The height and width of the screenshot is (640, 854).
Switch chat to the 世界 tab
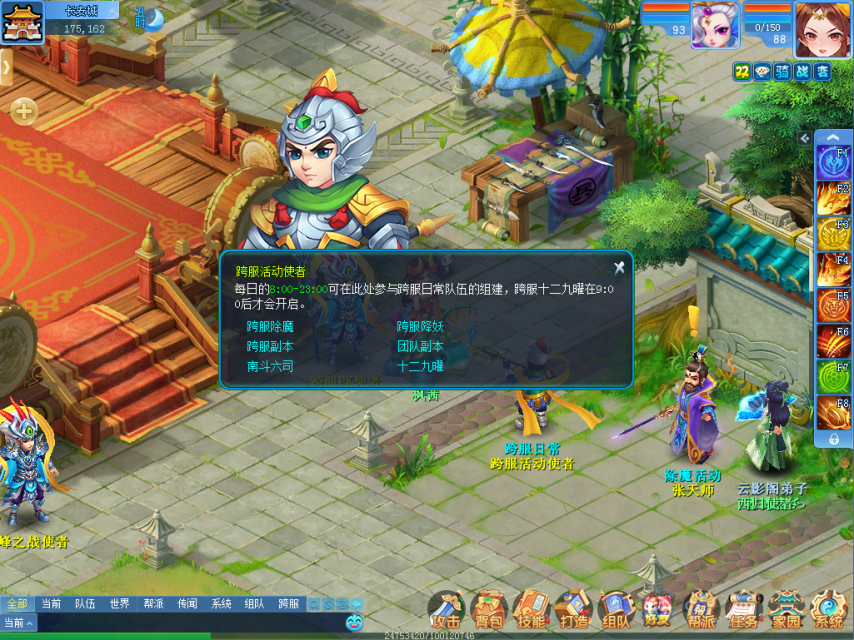tap(119, 604)
